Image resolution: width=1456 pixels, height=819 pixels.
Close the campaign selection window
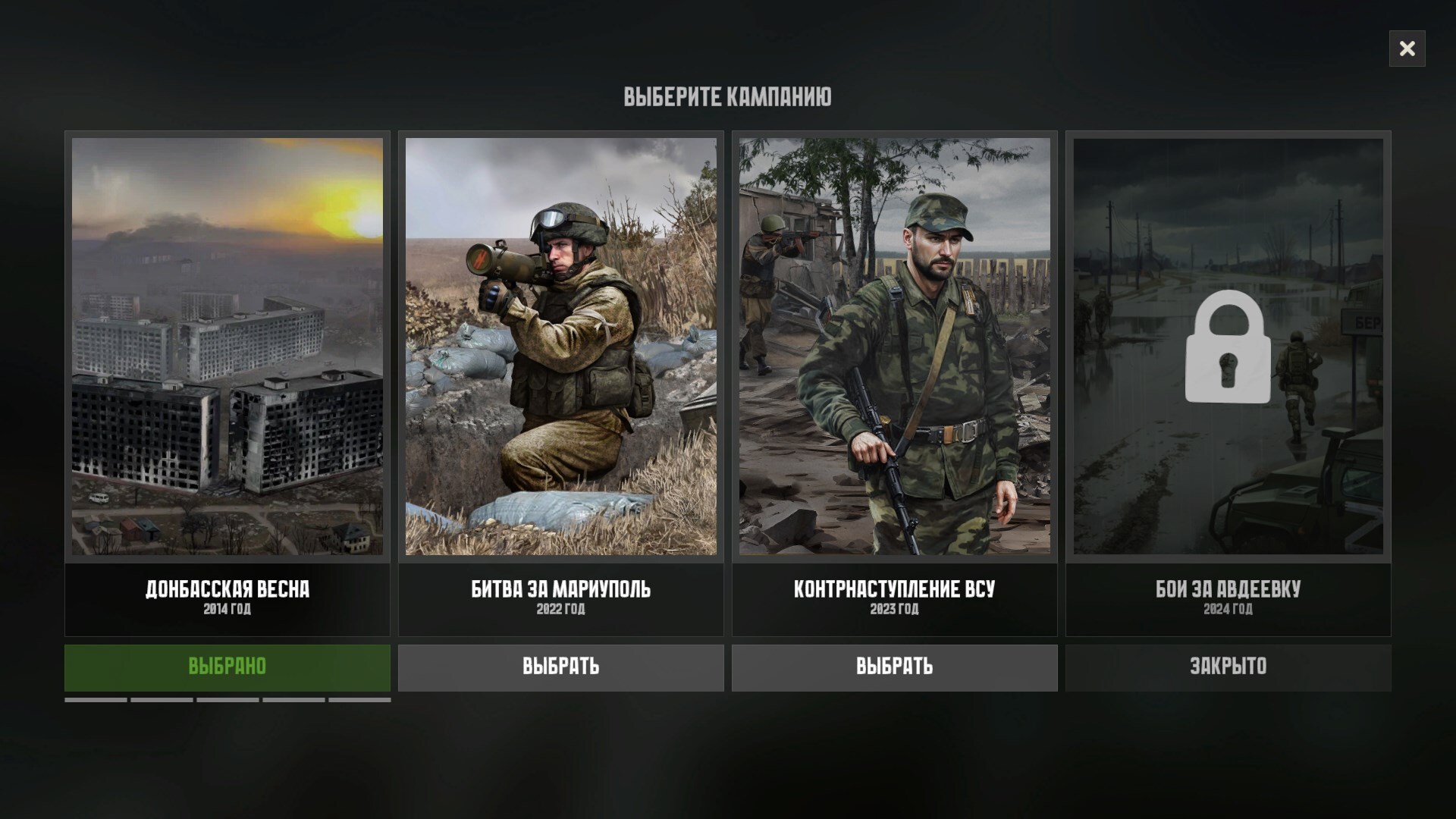pyautogui.click(x=1407, y=49)
